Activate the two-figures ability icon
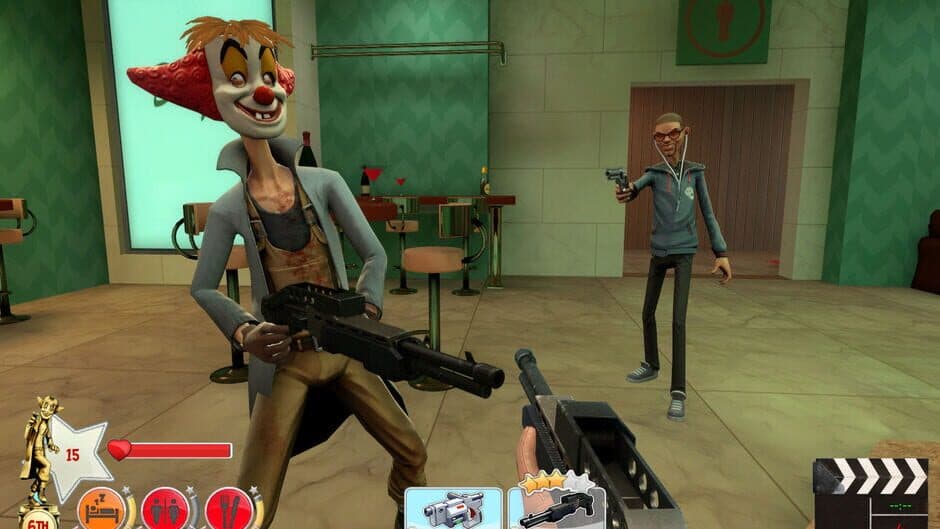Viewport: 940px width, 529px height. (x=165, y=509)
